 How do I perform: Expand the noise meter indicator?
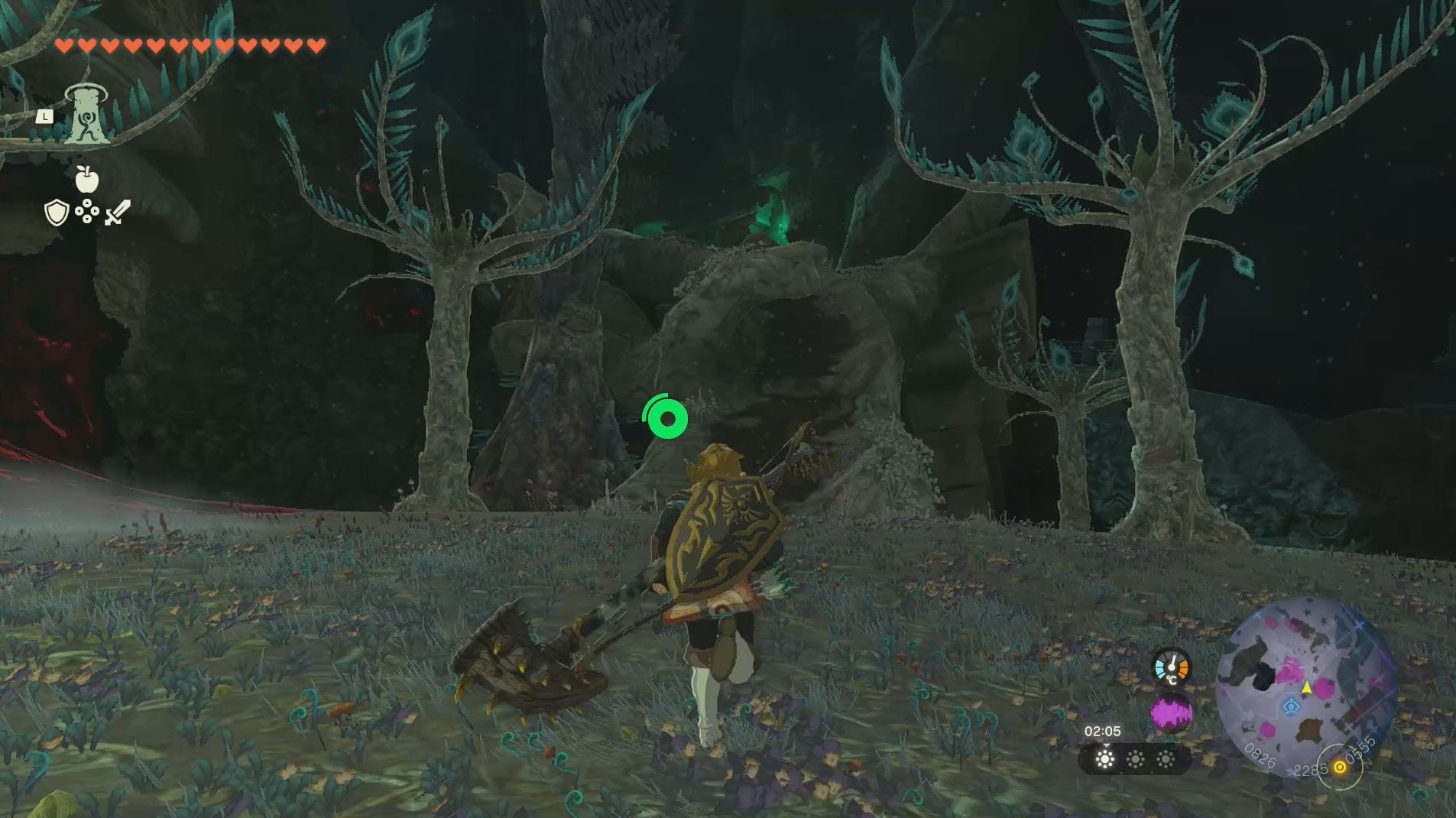pos(1171,713)
